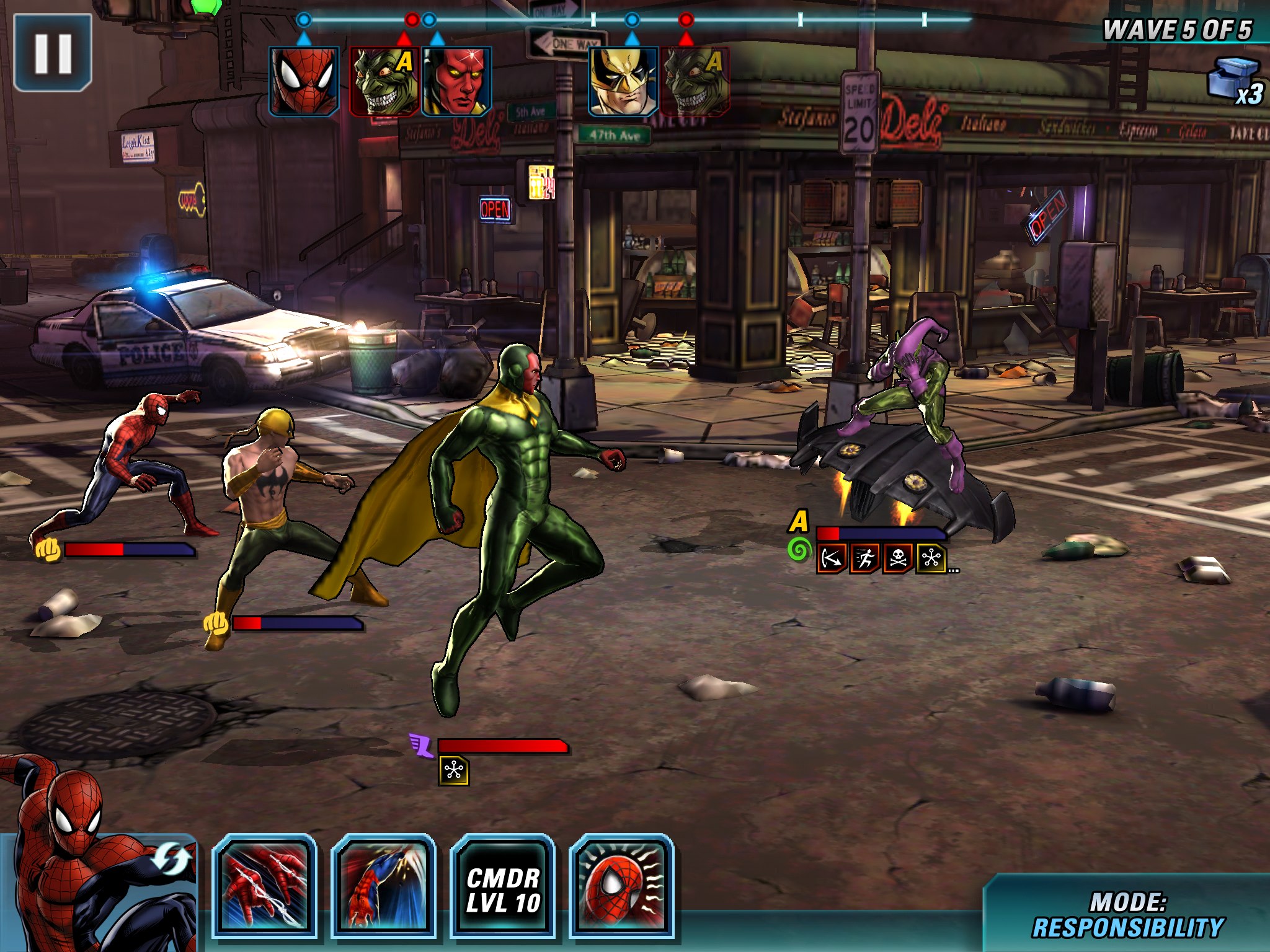
Task: Trigger the spider-sense mask ability
Action: point(621,886)
